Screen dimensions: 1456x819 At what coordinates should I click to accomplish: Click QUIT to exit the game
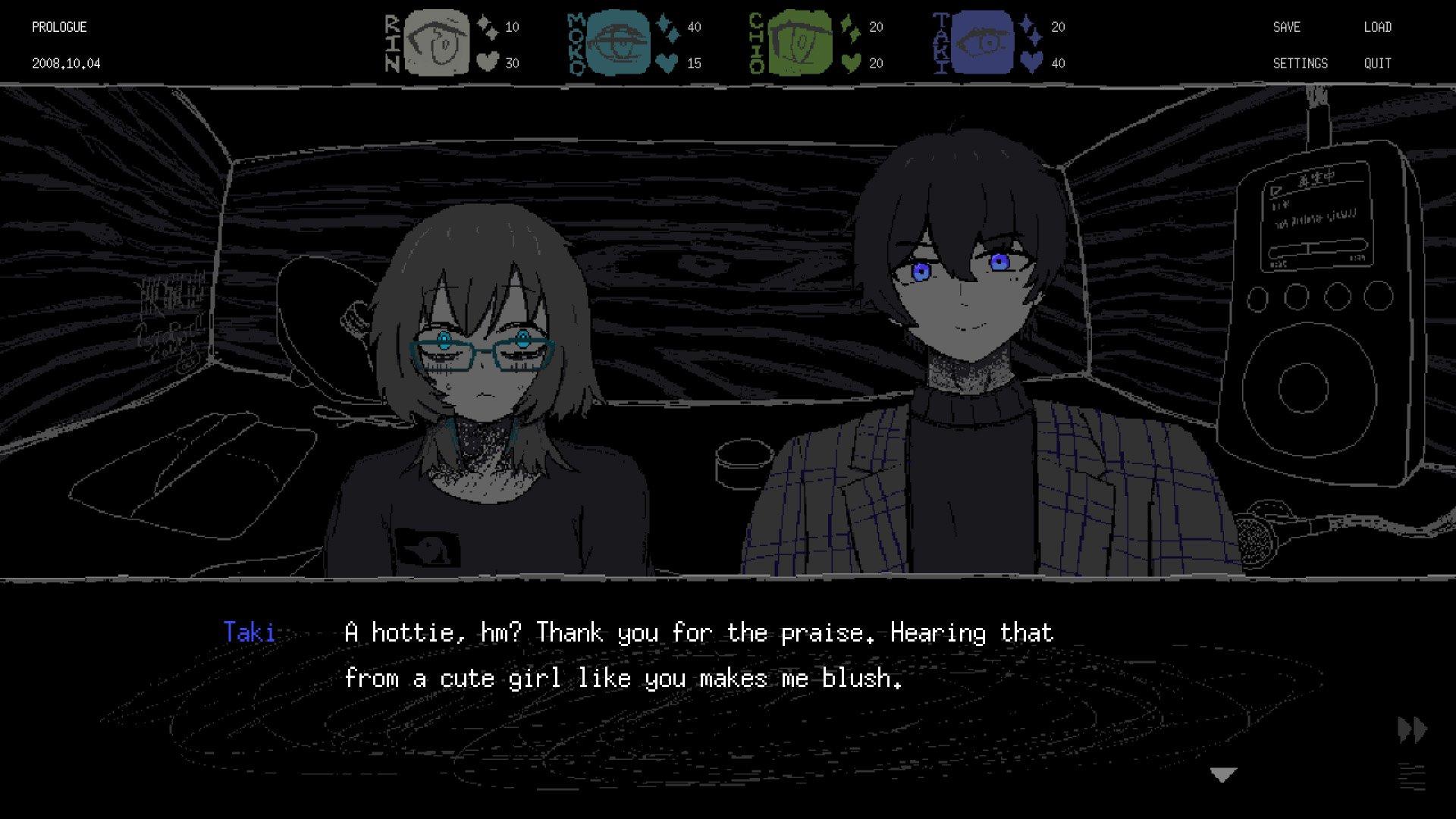(x=1378, y=64)
